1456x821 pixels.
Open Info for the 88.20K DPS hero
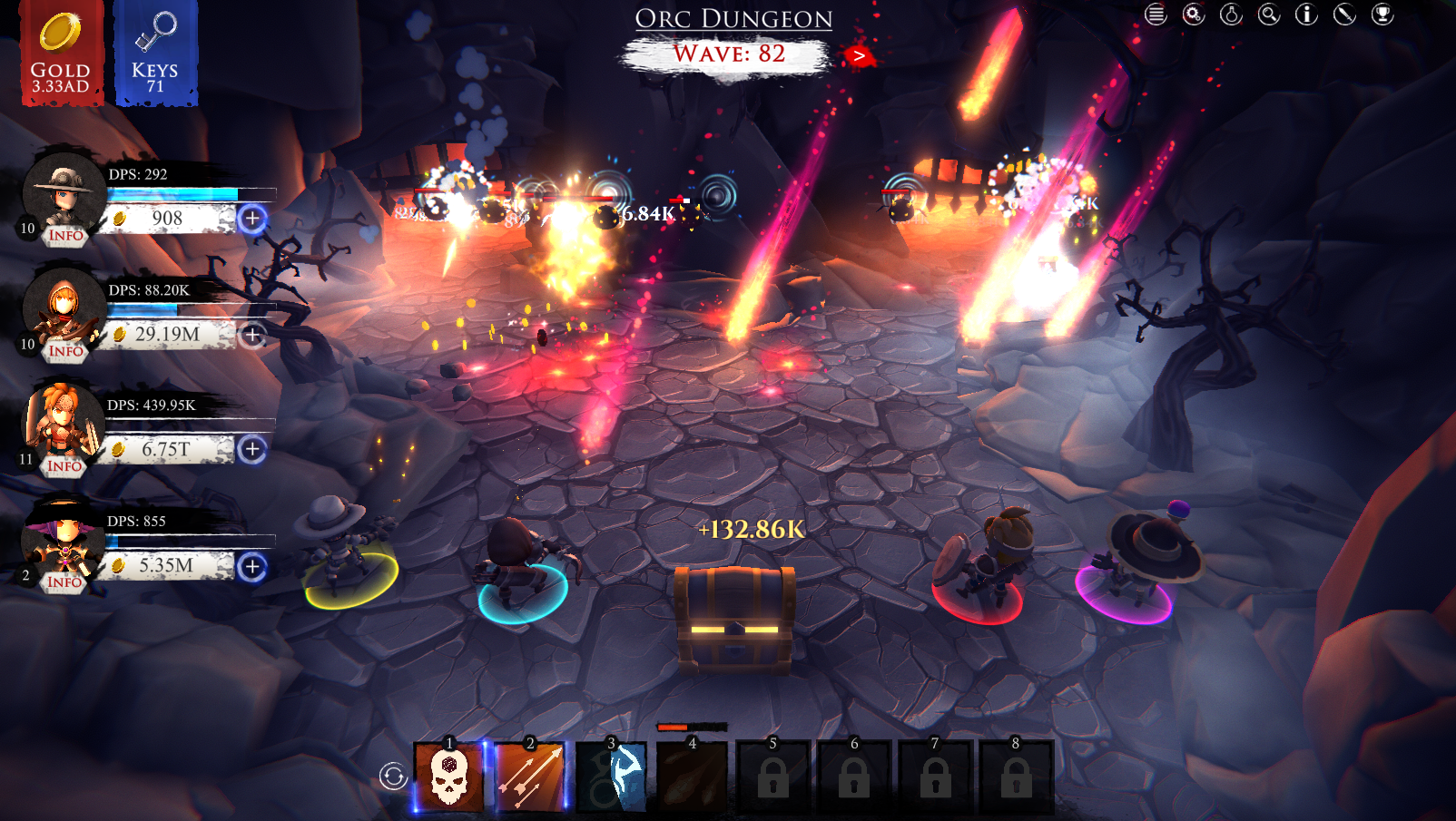coord(65,351)
